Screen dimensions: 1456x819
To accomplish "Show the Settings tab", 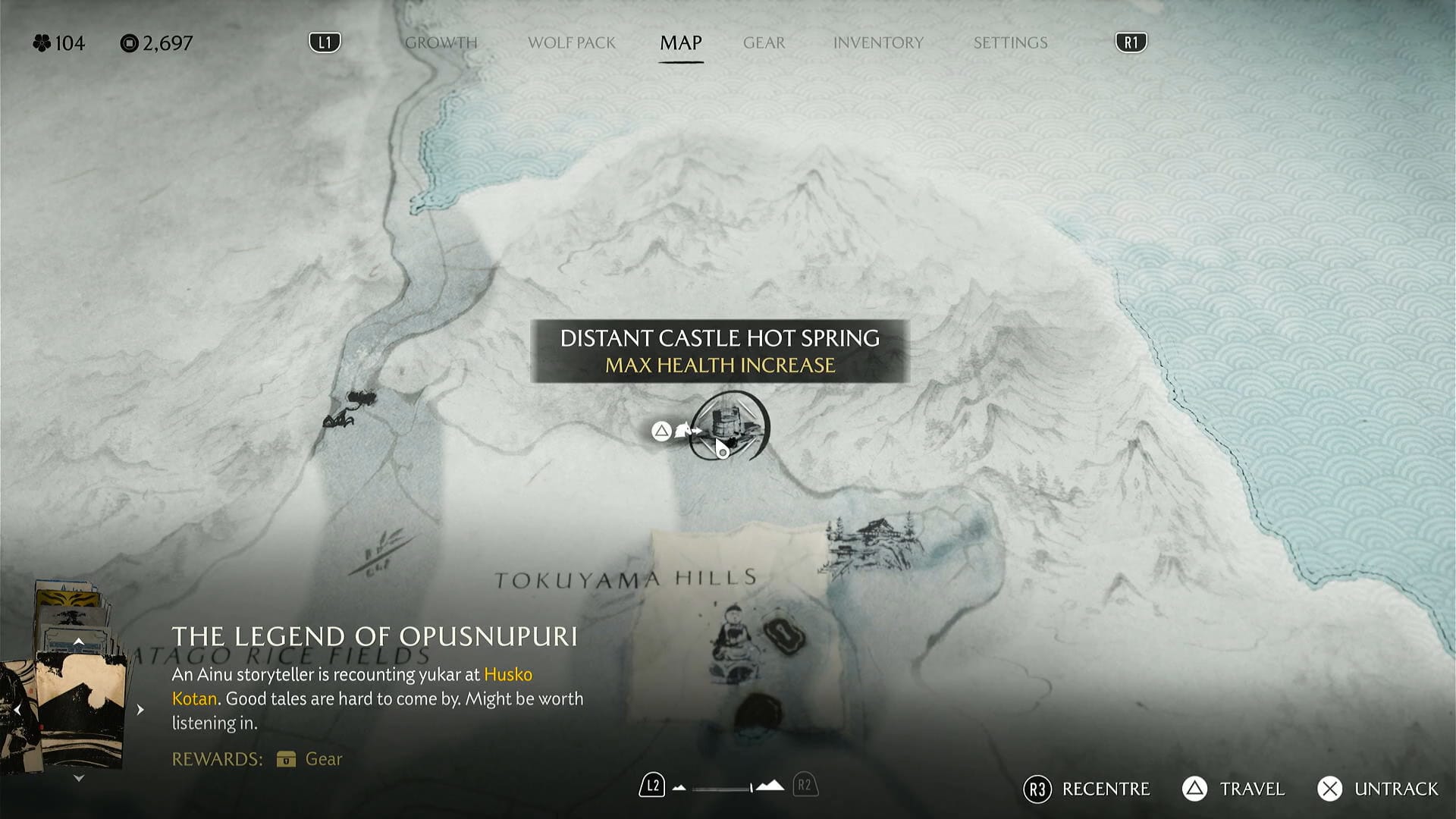I will tap(1010, 43).
